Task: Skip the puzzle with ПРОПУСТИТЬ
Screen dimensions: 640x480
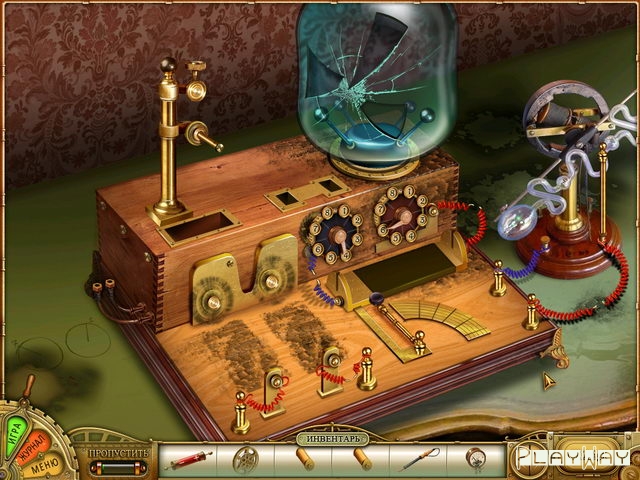Action: point(117,452)
